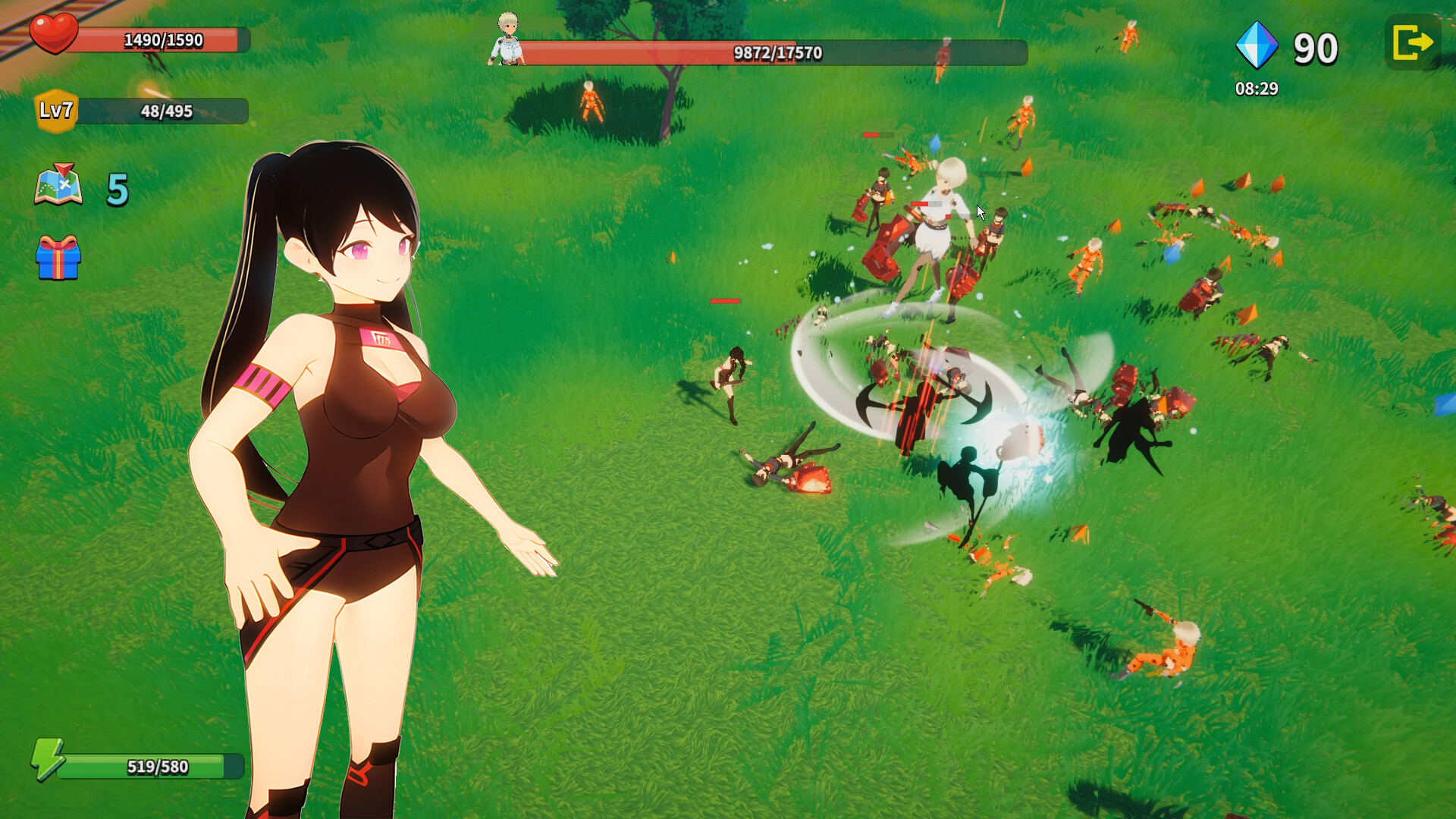
Task: Expand the boss health bar showing 9872/17570
Action: click(773, 53)
